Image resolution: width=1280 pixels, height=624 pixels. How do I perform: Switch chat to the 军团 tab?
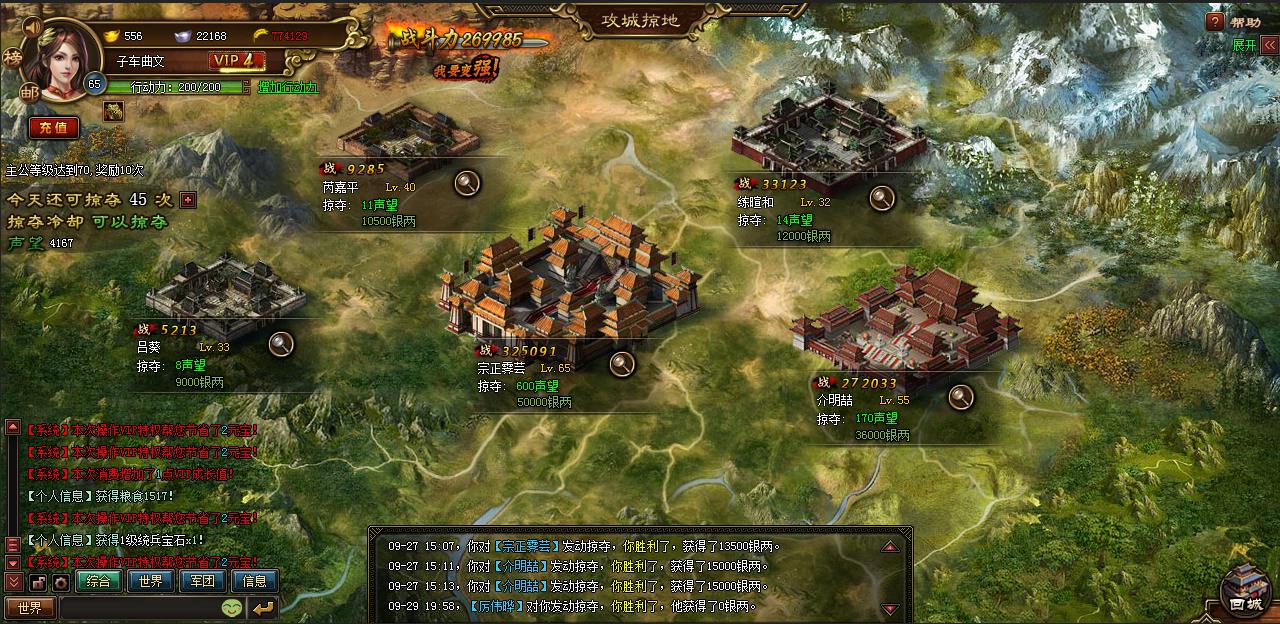pos(203,580)
